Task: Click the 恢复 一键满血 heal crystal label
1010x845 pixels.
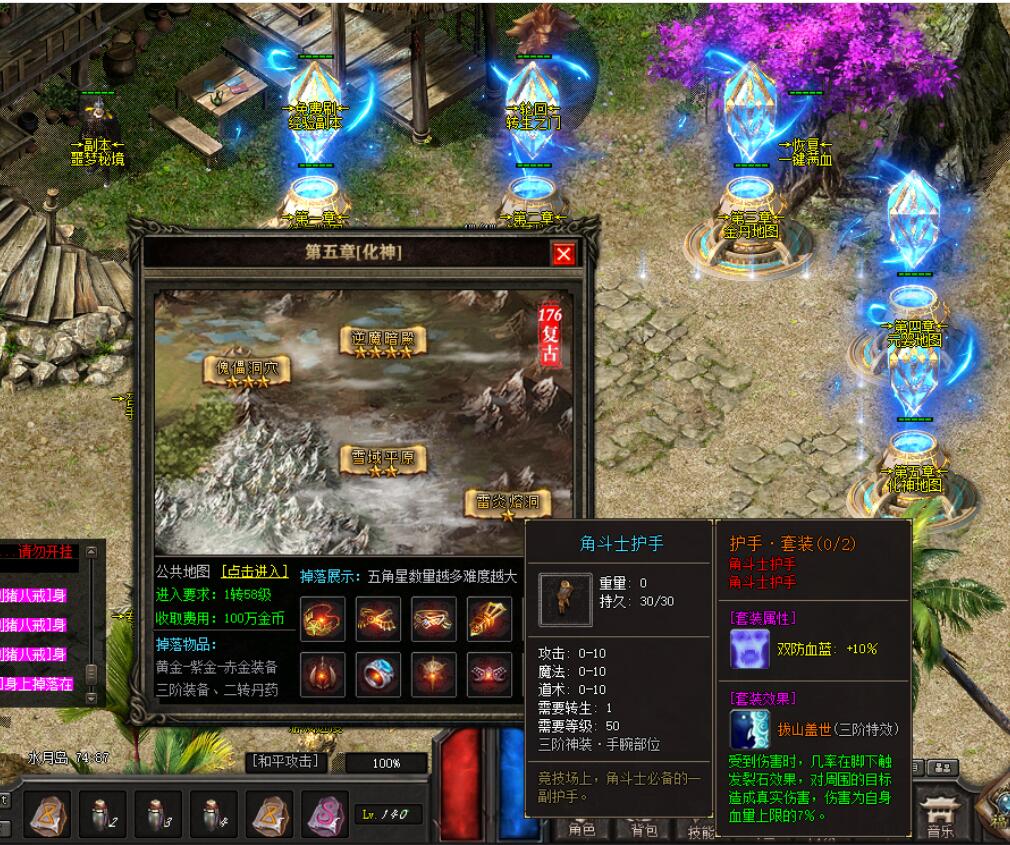Action: pyautogui.click(x=805, y=152)
